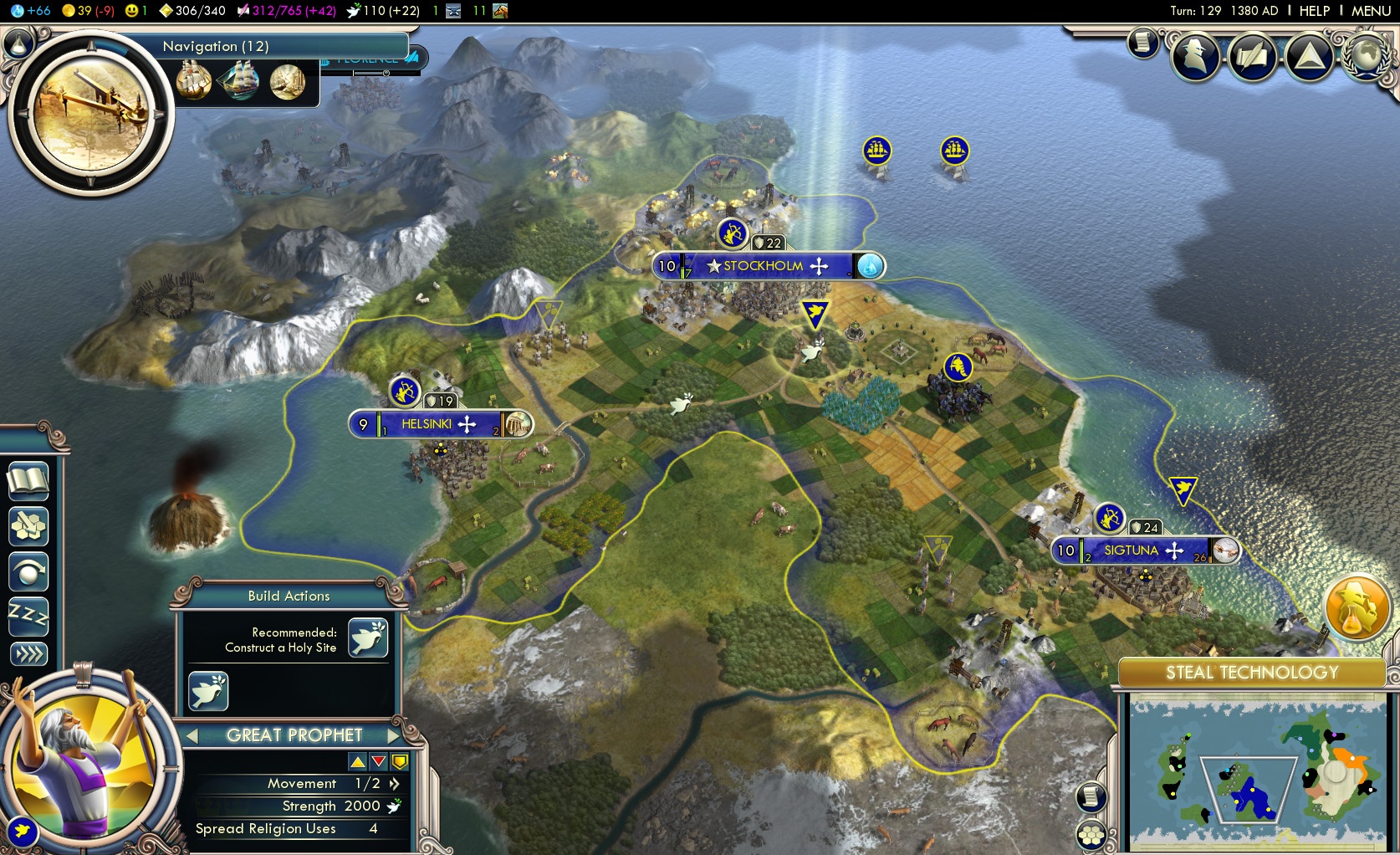Screen dimensions: 1400x855
Task: Click the Navigation research portrait circle
Action: point(90,112)
